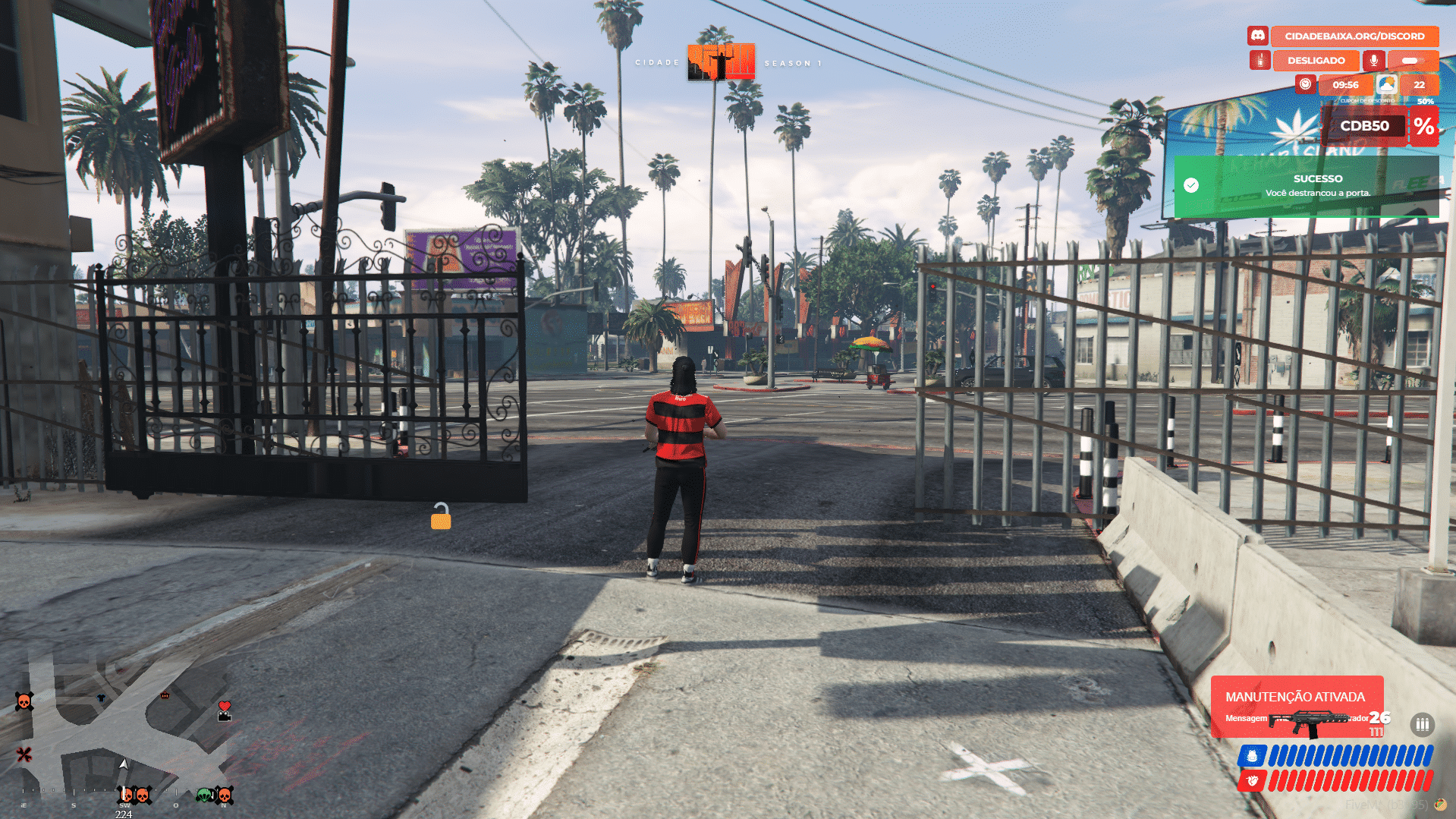Select the red wrench mechanic map blip
This screenshot has width=1456, height=819.
24,754
